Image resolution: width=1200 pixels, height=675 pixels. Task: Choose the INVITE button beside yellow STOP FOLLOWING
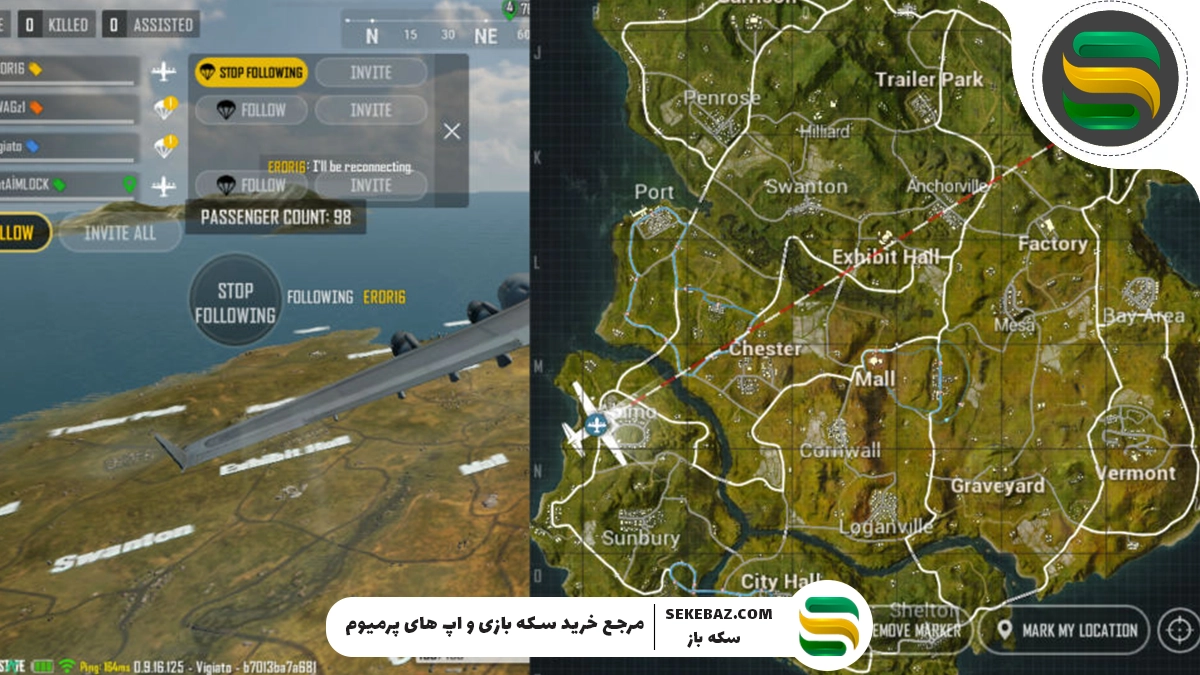pos(371,72)
